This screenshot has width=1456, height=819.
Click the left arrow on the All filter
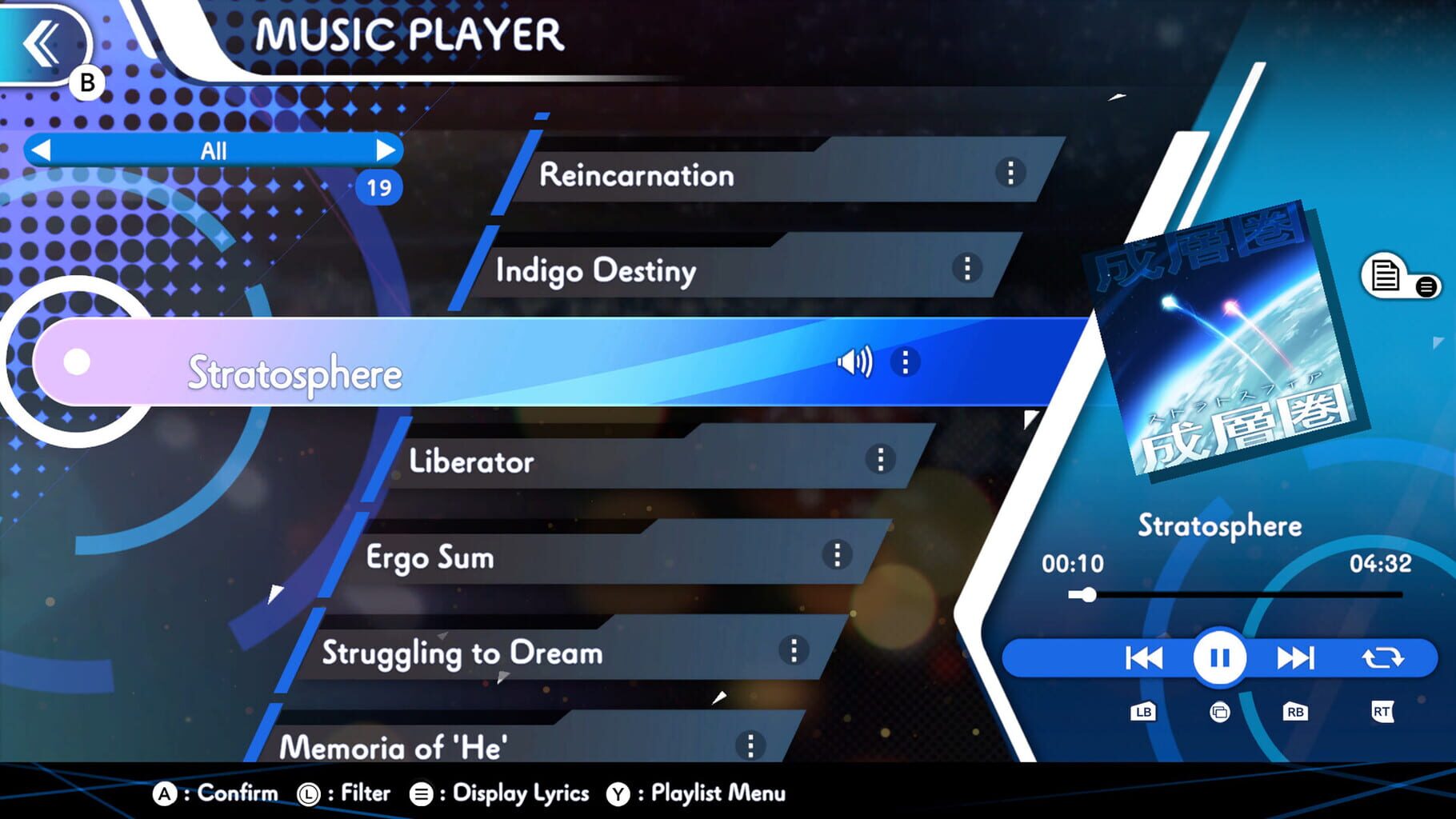click(x=42, y=150)
